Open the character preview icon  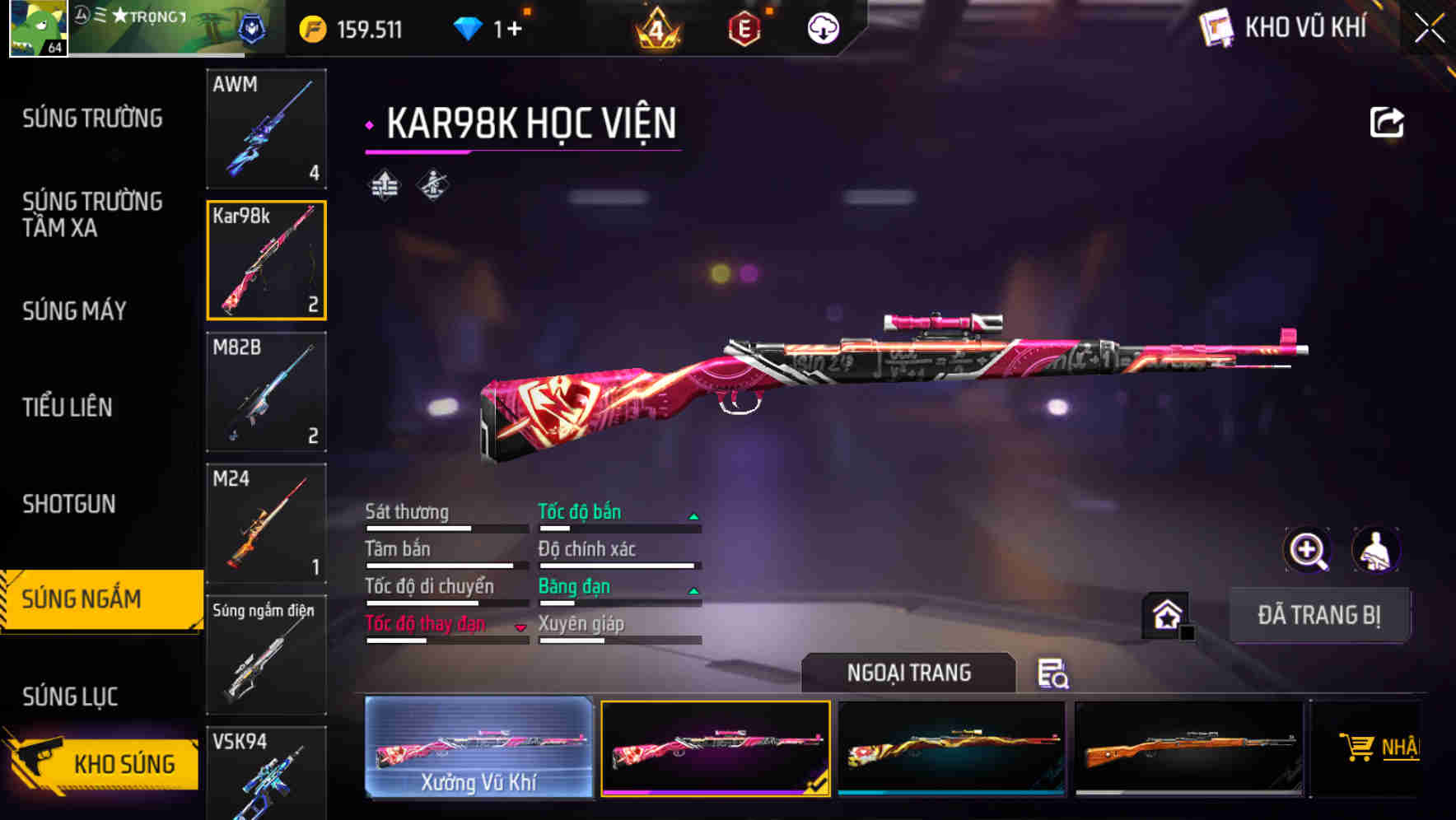tap(1375, 549)
